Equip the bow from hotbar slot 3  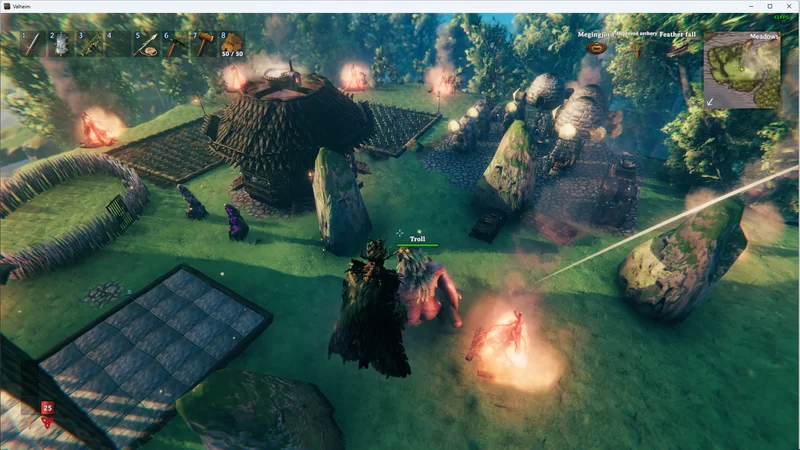pos(89,43)
